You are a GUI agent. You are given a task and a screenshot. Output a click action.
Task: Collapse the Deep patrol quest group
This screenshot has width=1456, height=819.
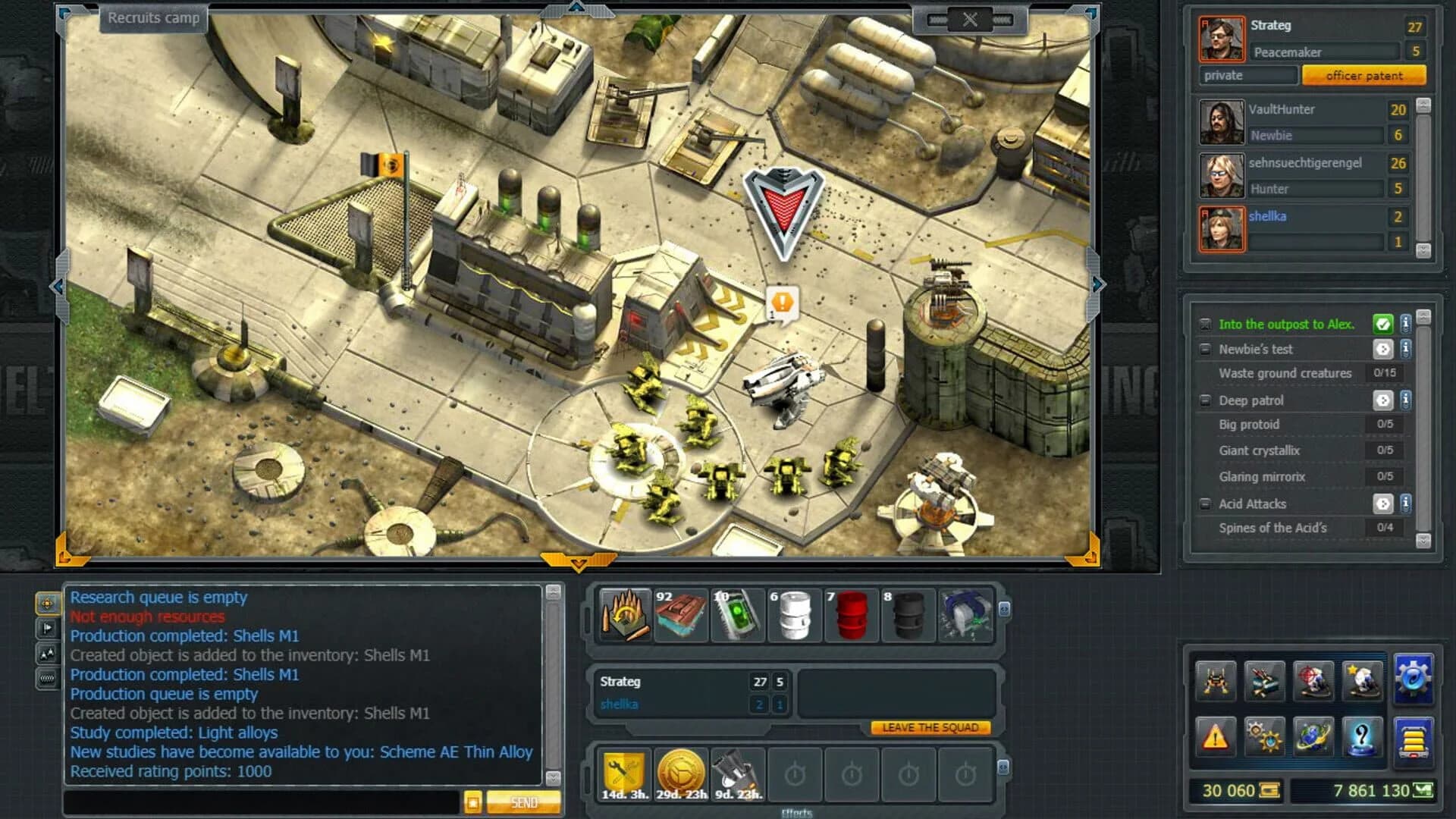(1207, 400)
